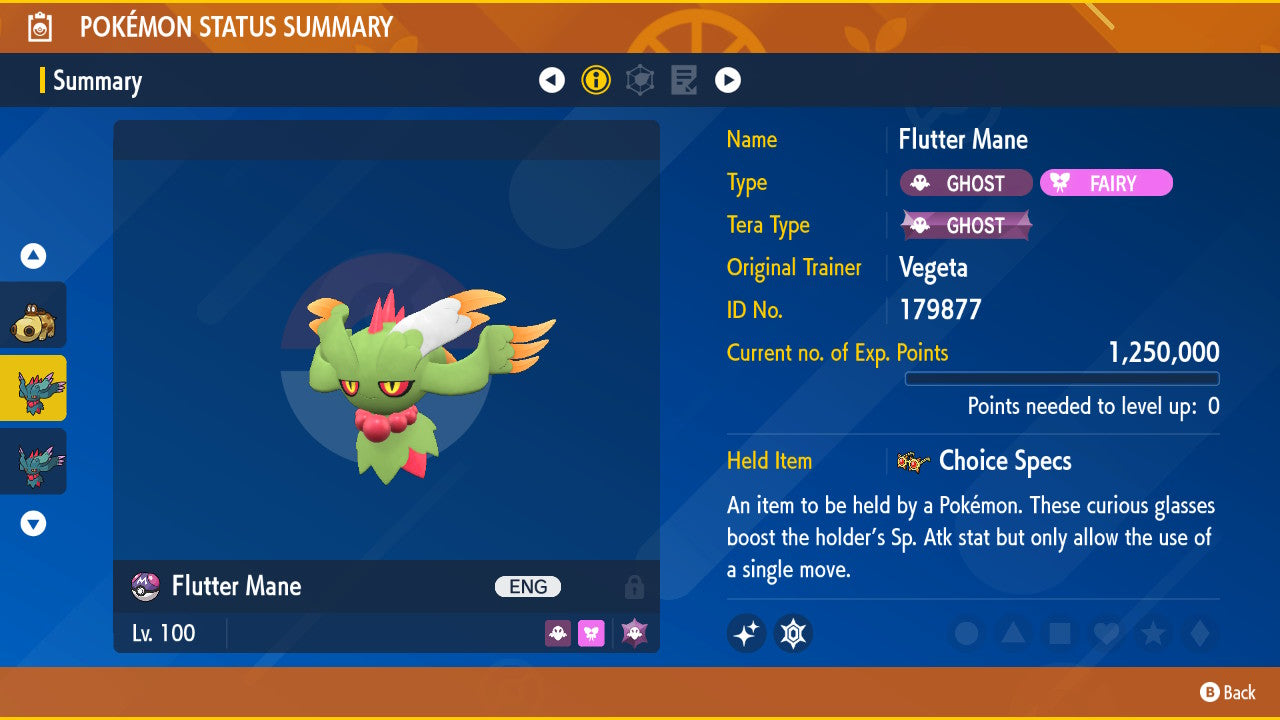
Task: Go to the previous summary page arrow
Action: click(x=552, y=80)
